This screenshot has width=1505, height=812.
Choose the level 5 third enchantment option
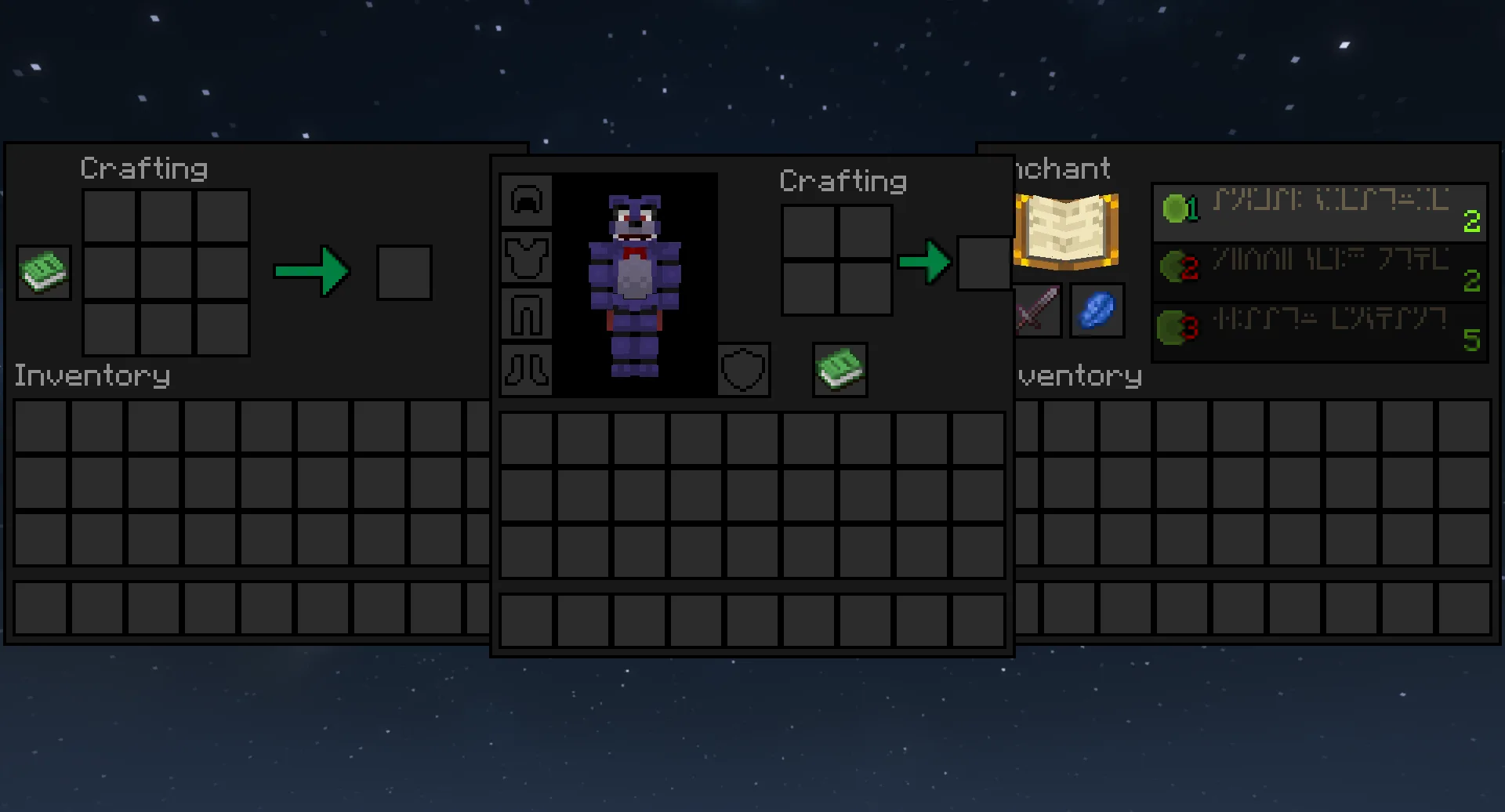point(1319,329)
